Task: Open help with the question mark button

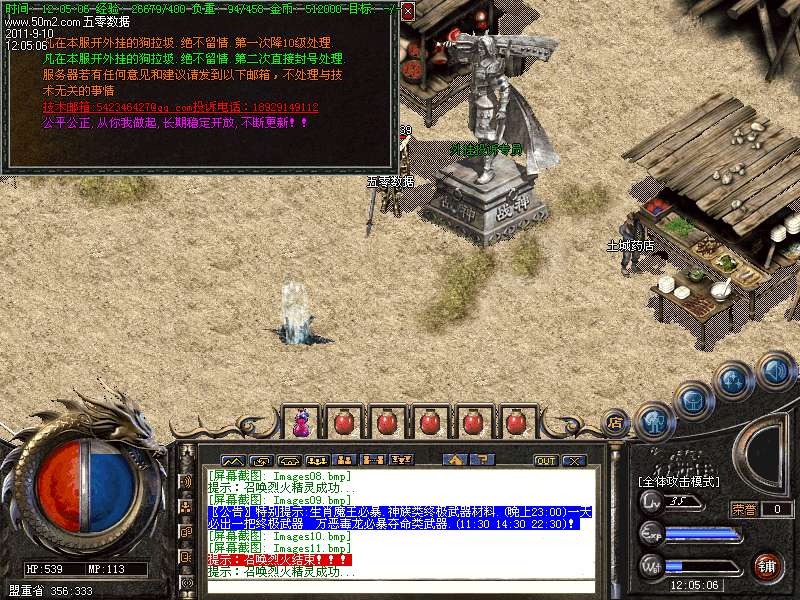Action: (483, 461)
